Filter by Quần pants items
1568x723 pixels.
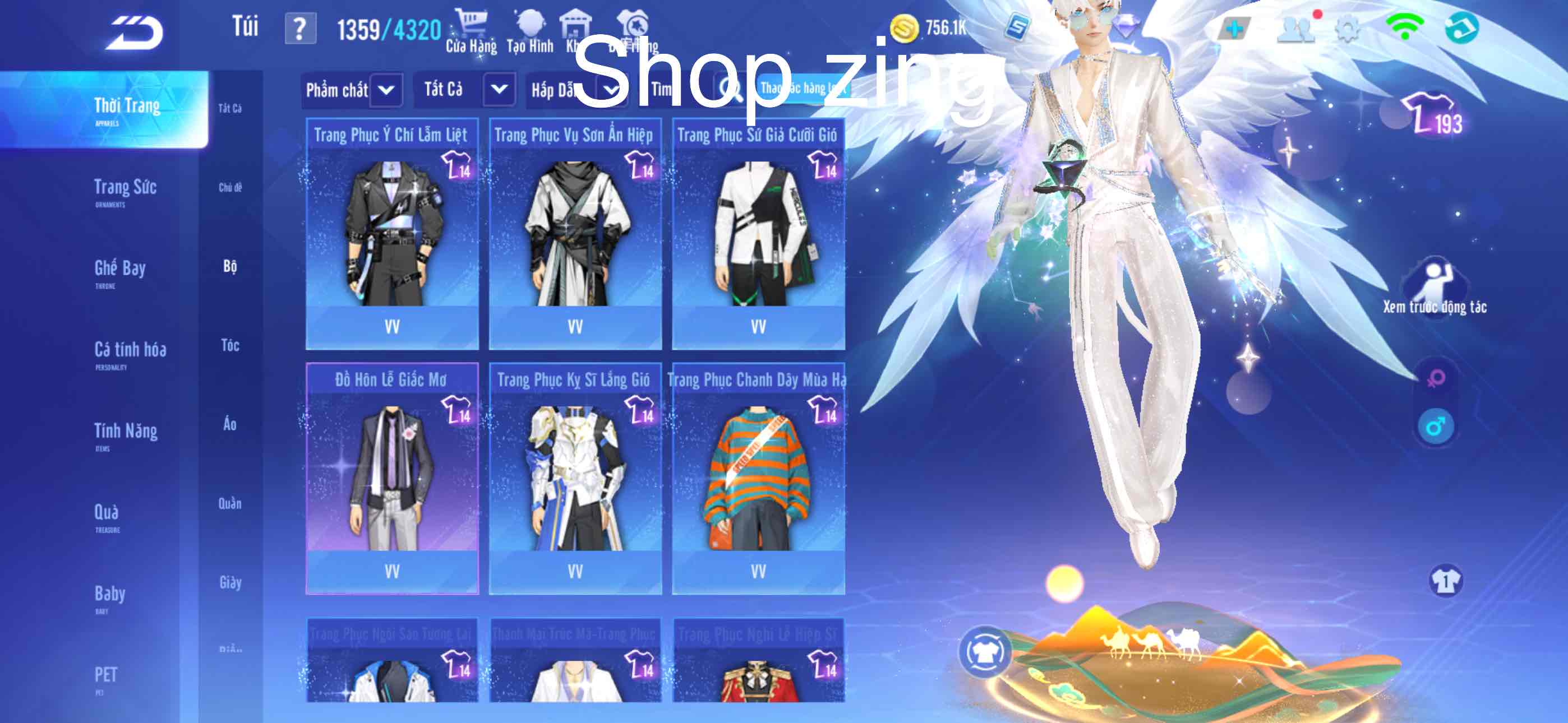pyautogui.click(x=230, y=504)
